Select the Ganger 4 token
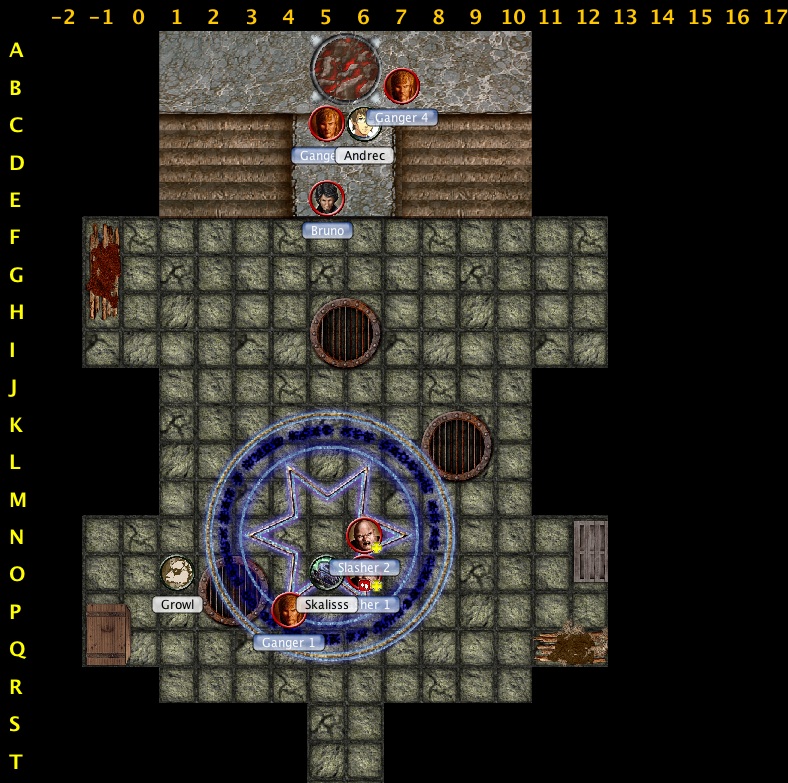Viewport: 788px width, 783px height. point(401,86)
